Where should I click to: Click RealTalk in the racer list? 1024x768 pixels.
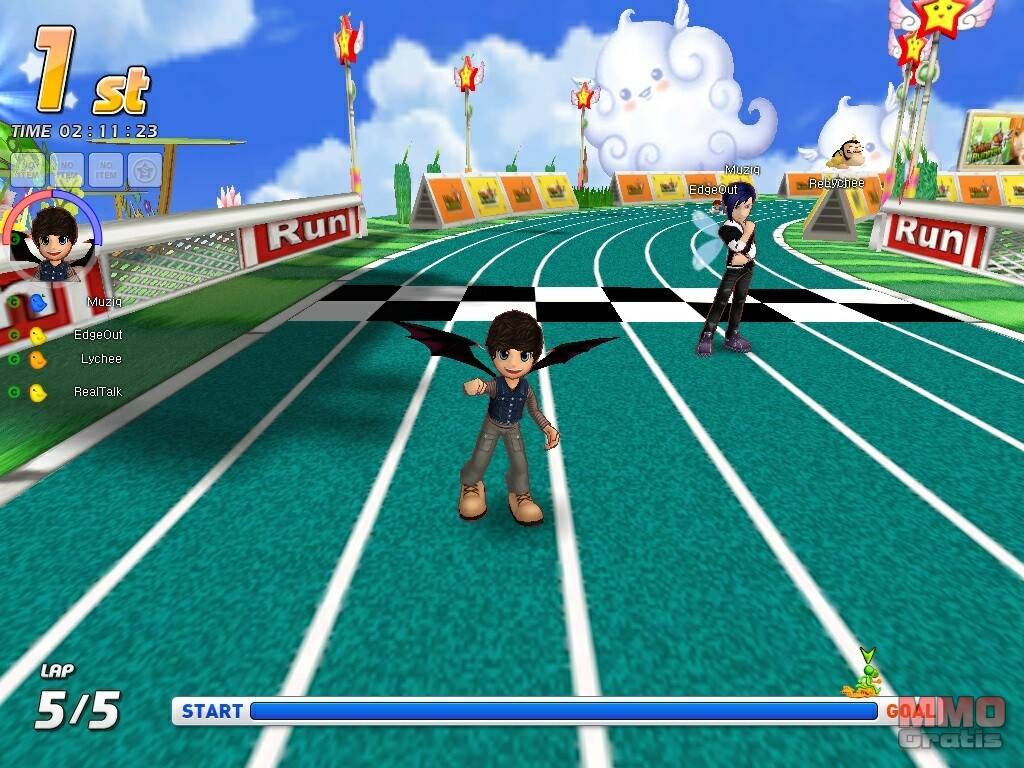coord(97,392)
